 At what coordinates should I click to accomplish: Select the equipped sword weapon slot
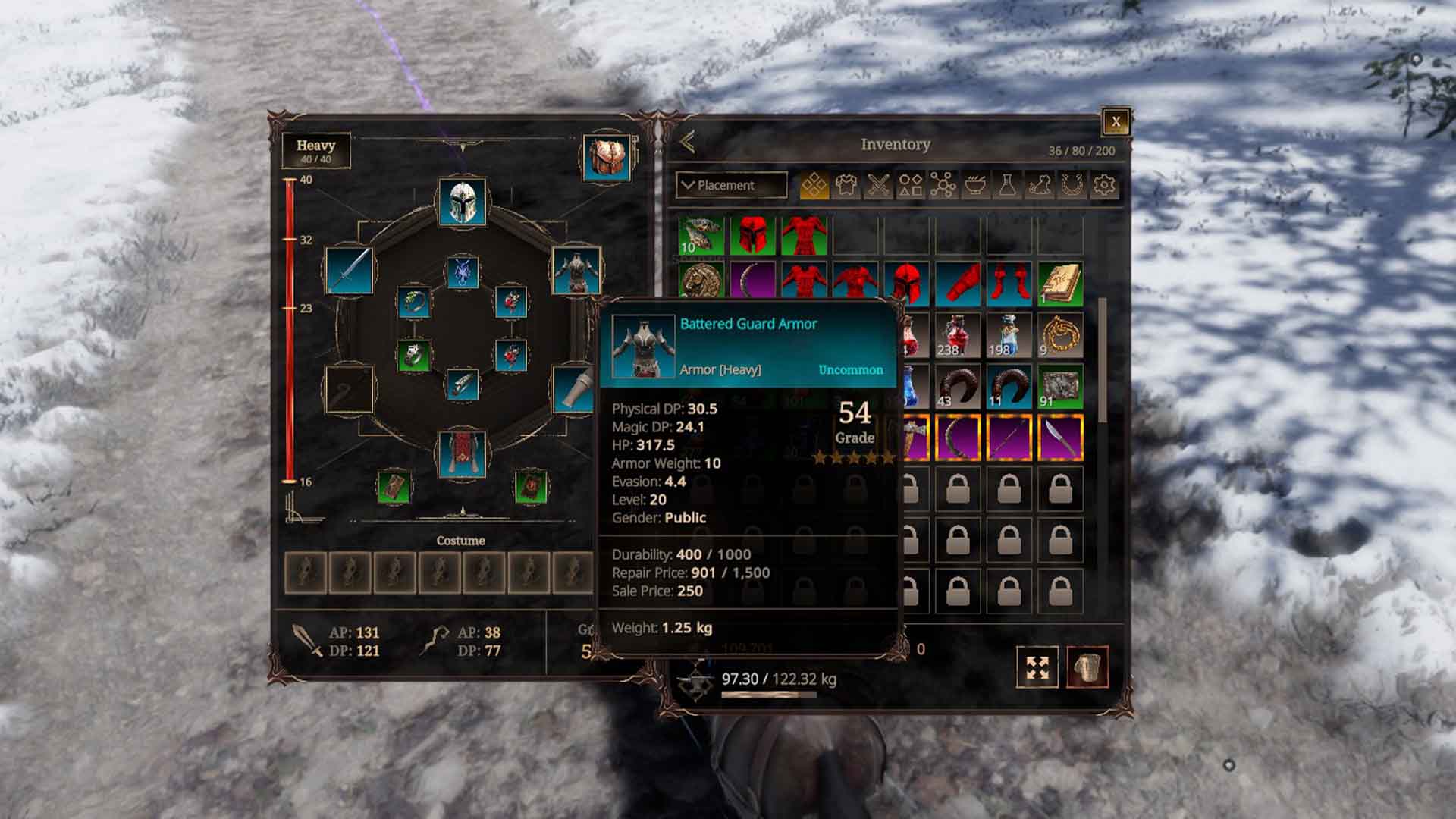350,271
